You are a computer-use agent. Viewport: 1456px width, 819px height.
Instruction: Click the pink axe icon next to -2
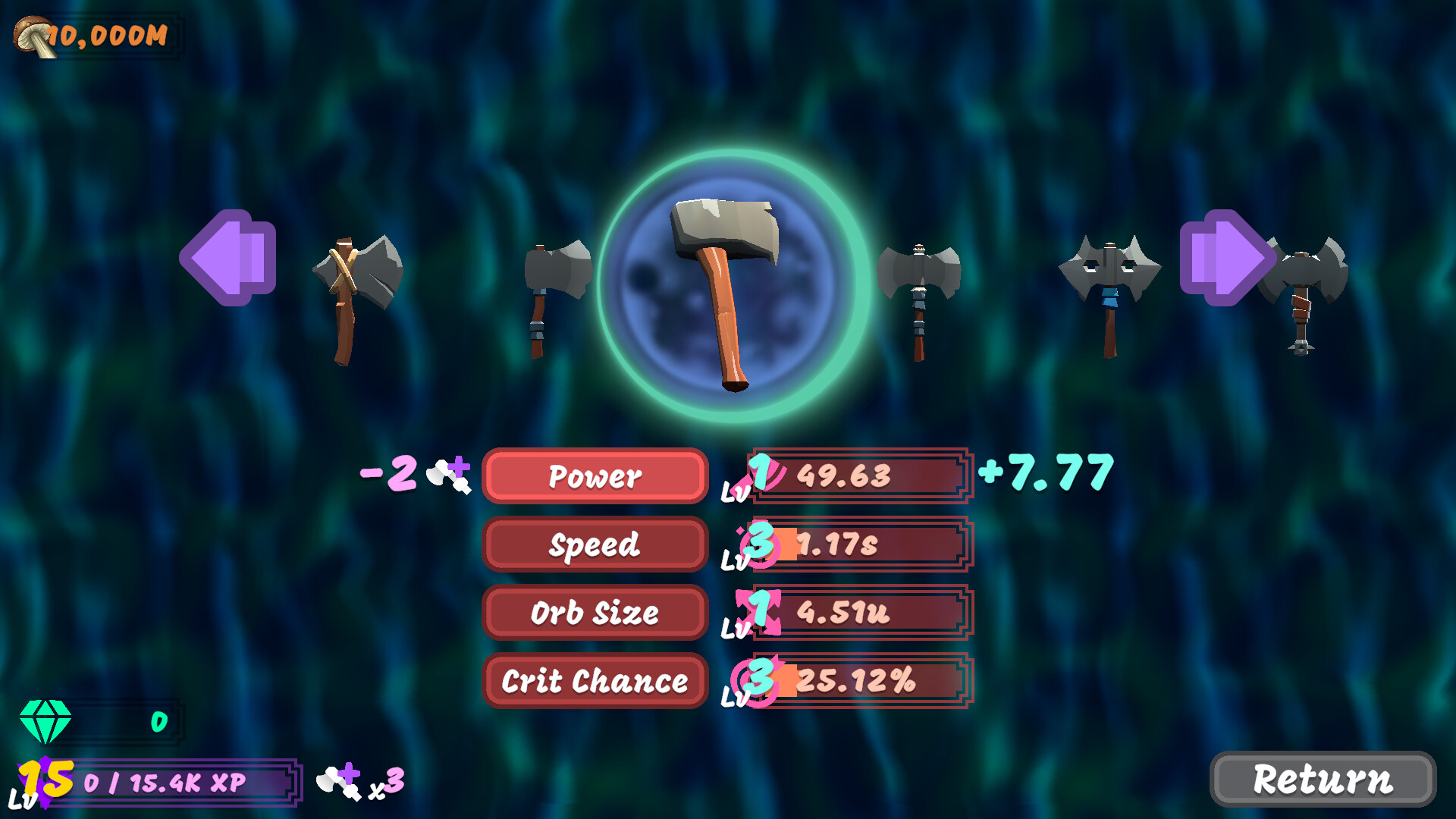pos(447,474)
